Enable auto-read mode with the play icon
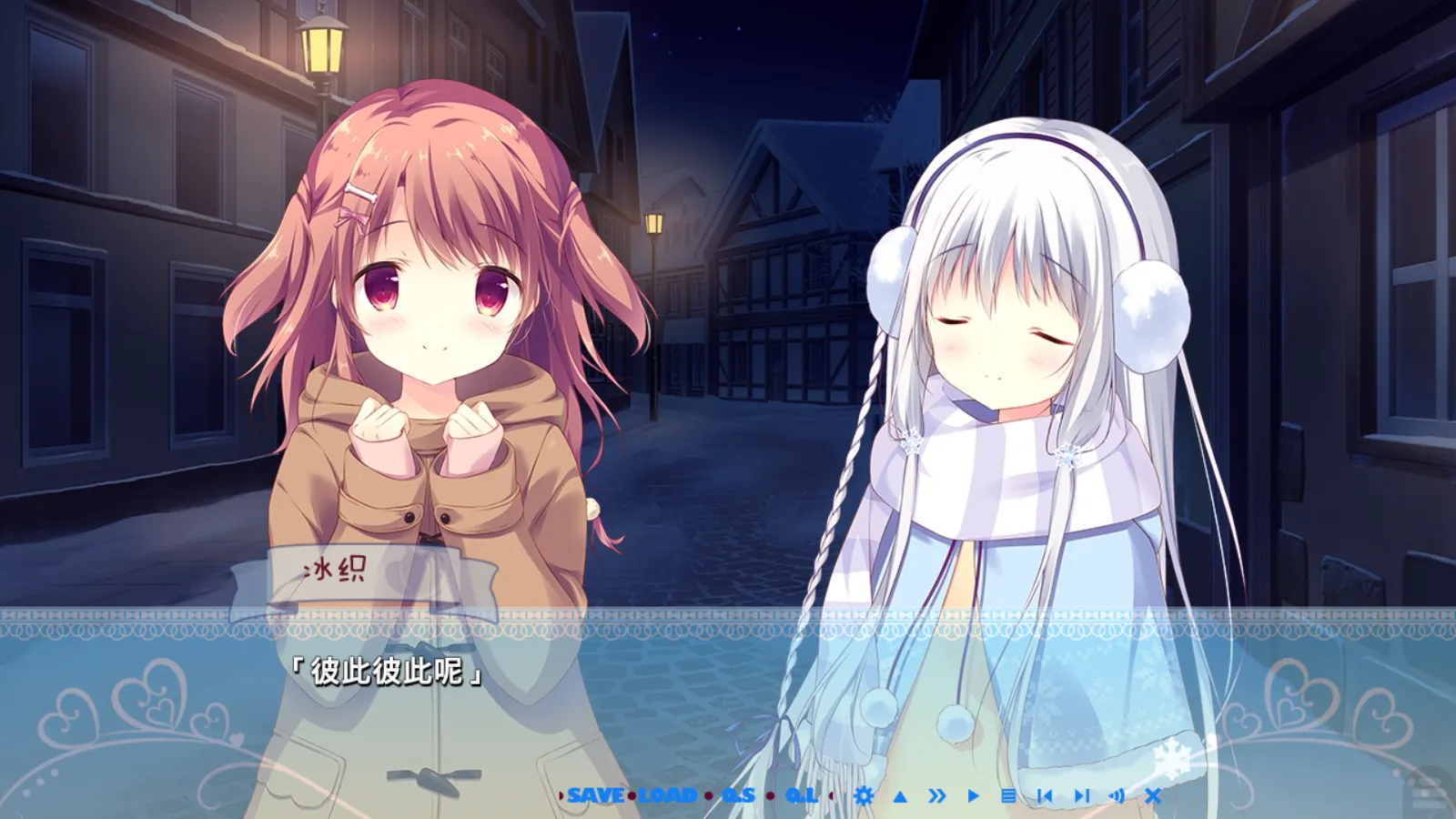The height and width of the screenshot is (819, 1456). 974,795
